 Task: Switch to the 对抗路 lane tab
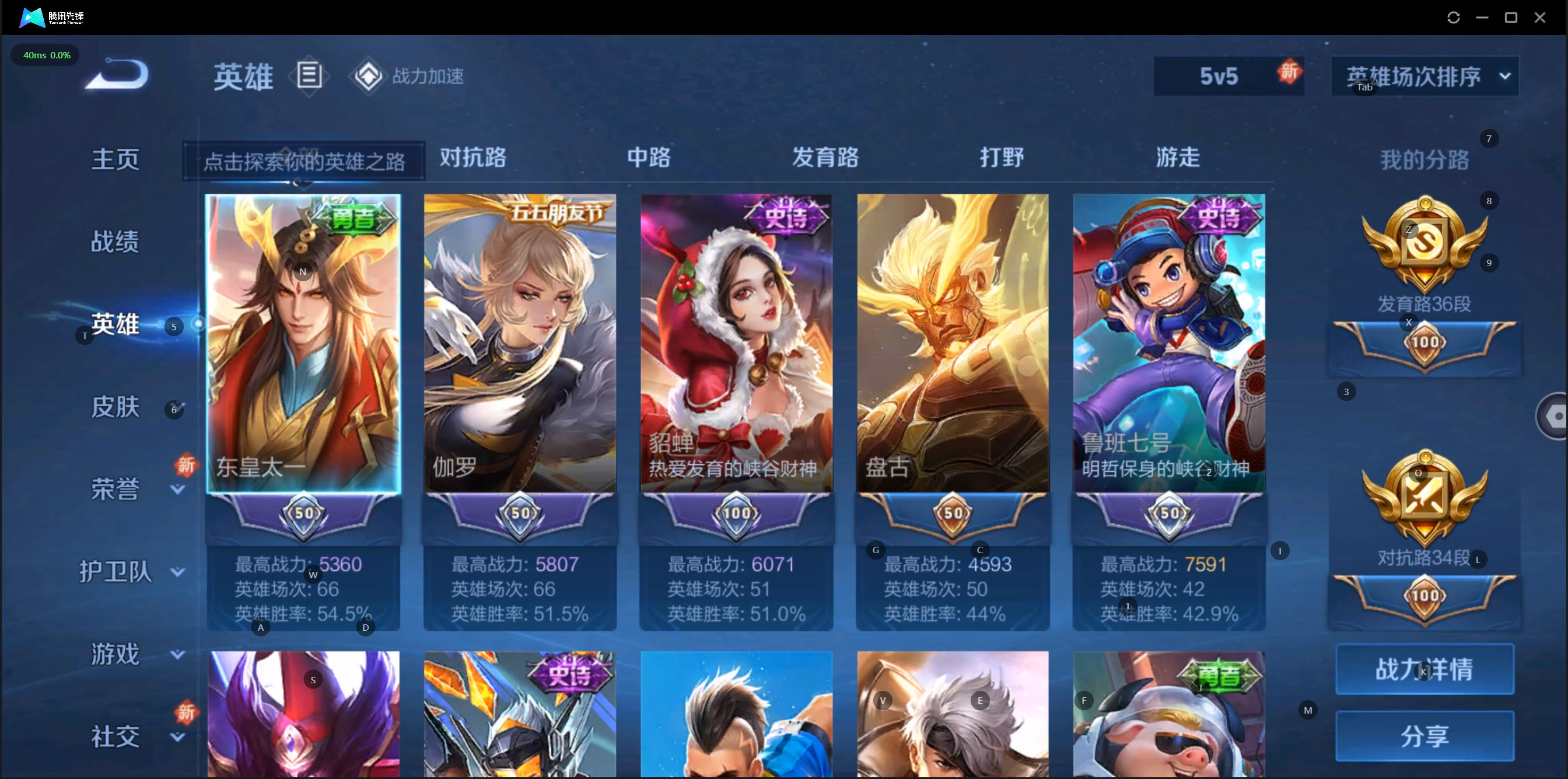pyautogui.click(x=473, y=157)
